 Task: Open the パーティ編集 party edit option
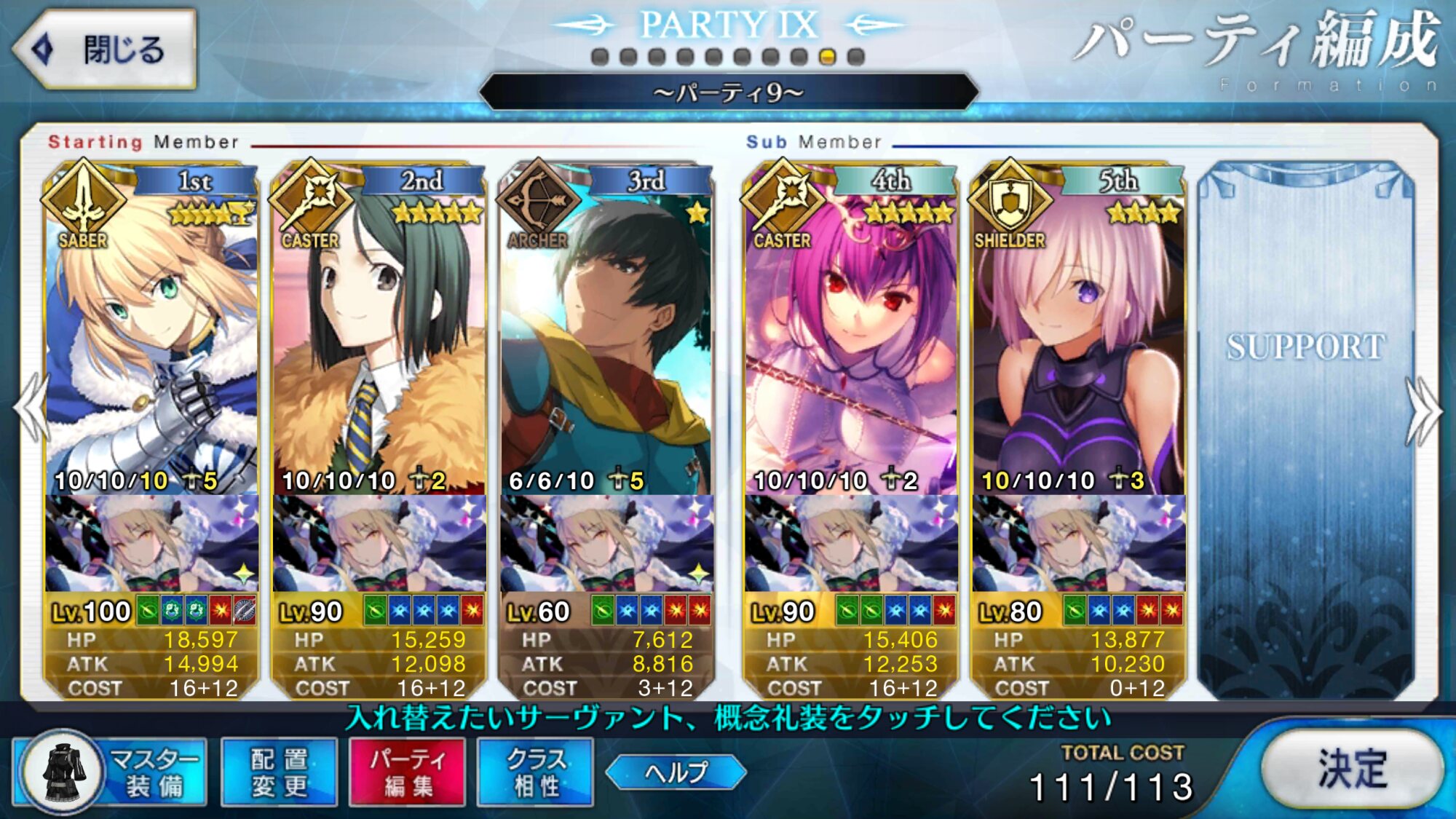point(407,772)
